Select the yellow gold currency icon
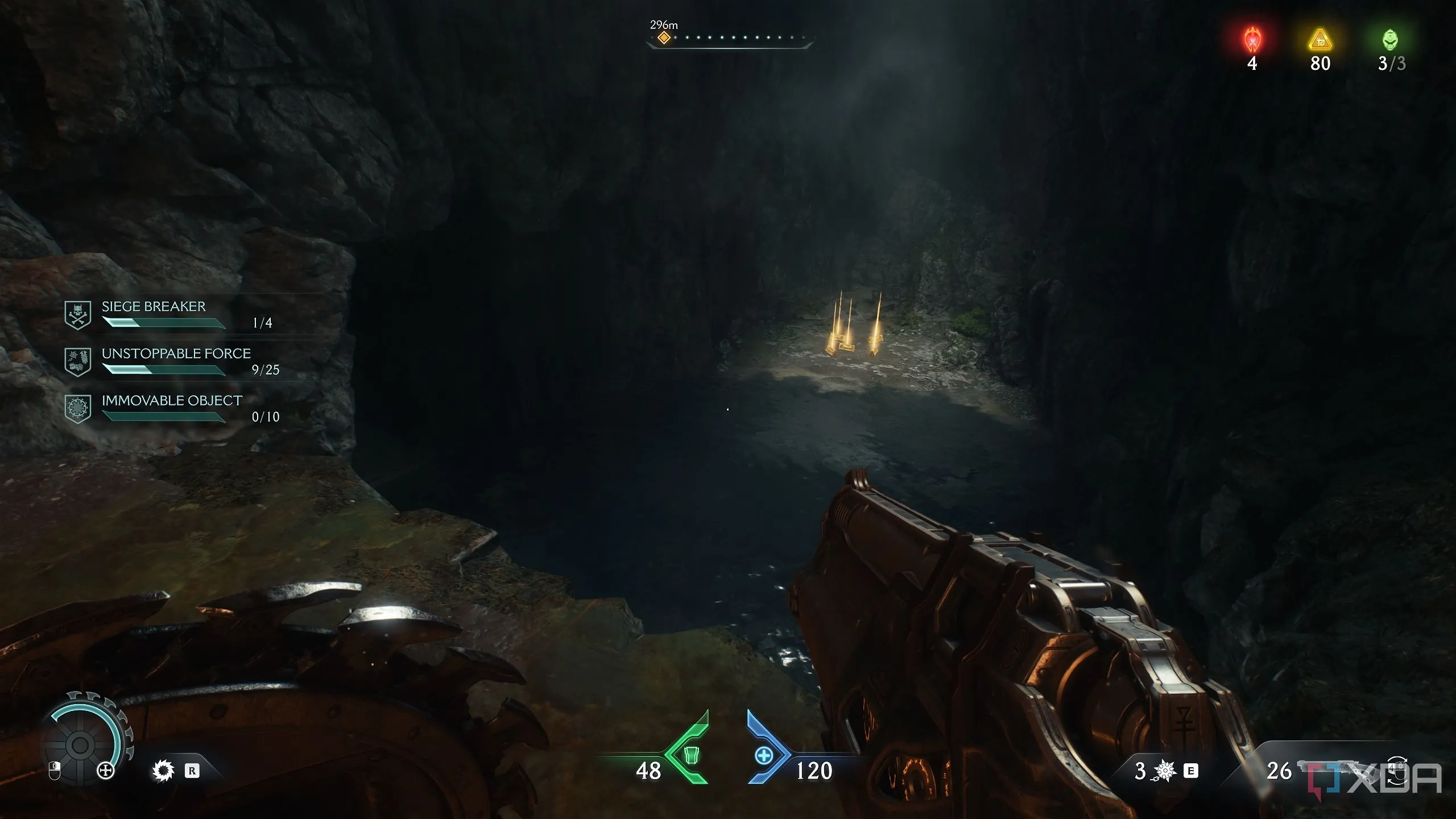Viewport: 1456px width, 819px height. 1320,41
